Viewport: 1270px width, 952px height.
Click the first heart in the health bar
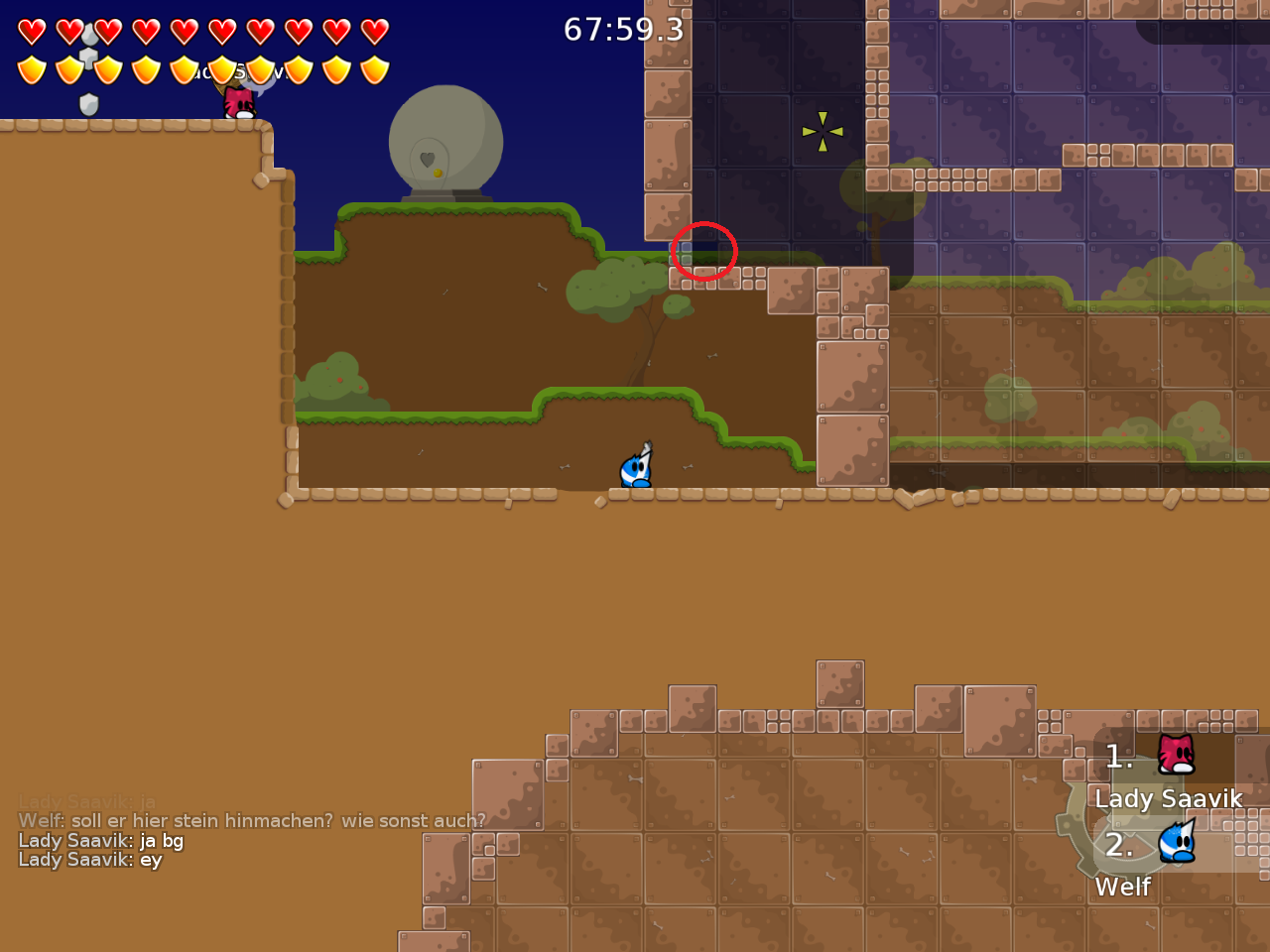31,30
